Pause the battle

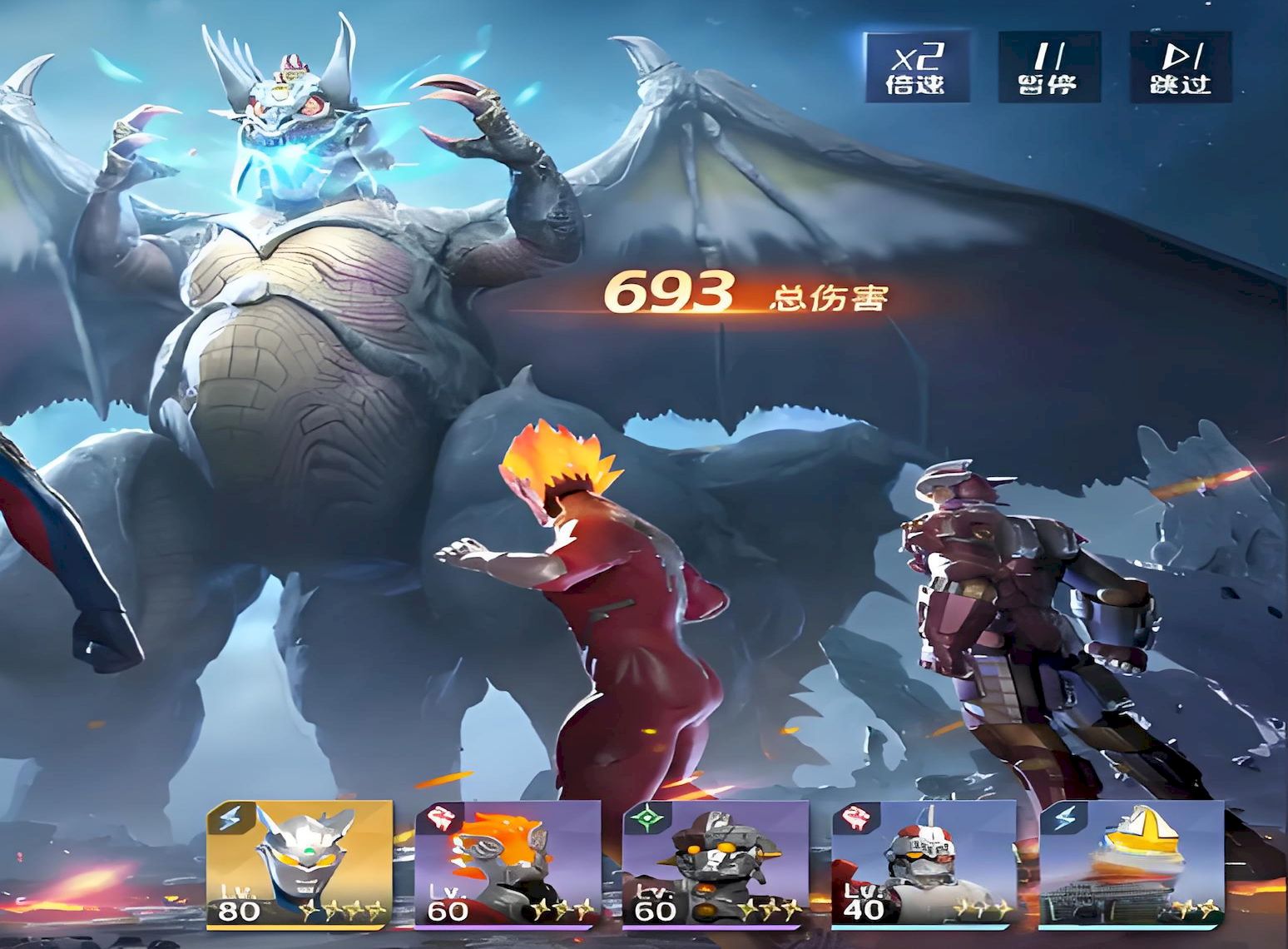point(1048,68)
